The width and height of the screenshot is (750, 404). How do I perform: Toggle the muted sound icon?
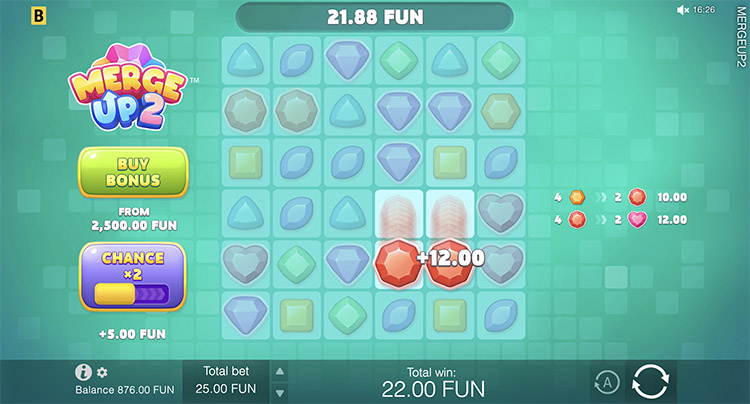pos(684,10)
